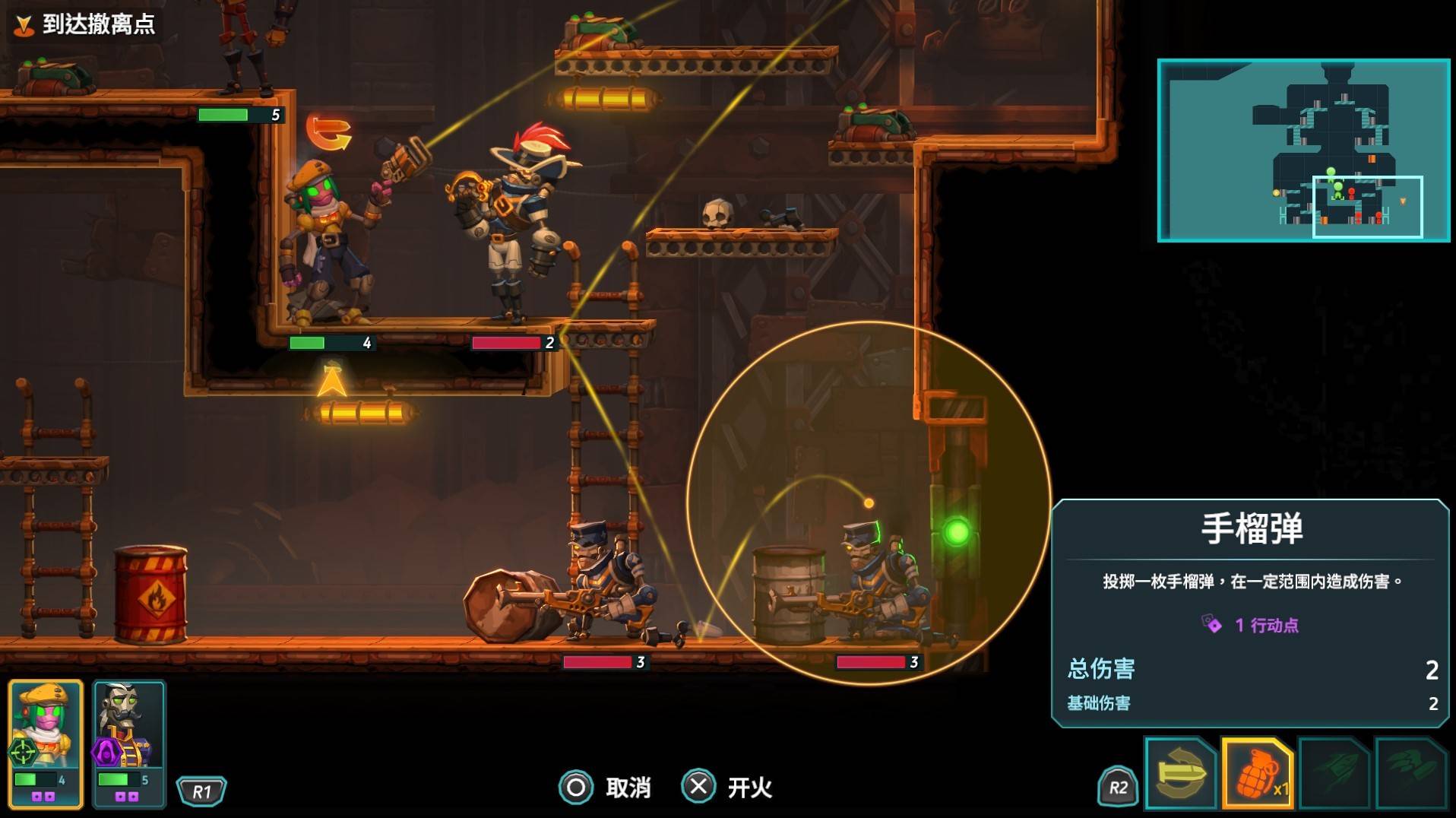Choose the bullet reload swap ability
The width and height of the screenshot is (1456, 818).
tap(1180, 772)
